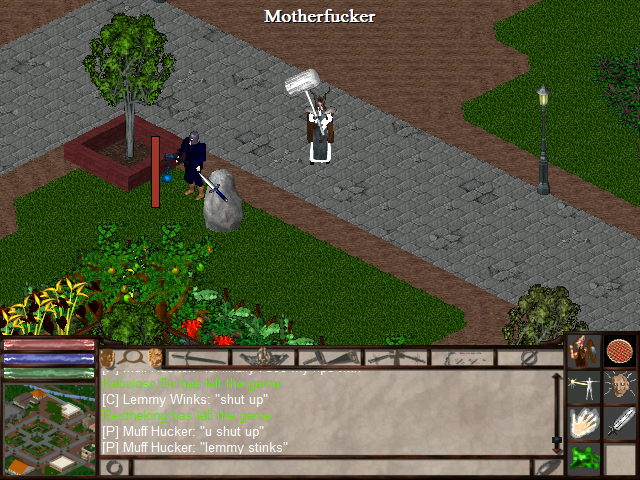640x480 pixels.
Task: Open the town minimap
Action: pos(48,430)
